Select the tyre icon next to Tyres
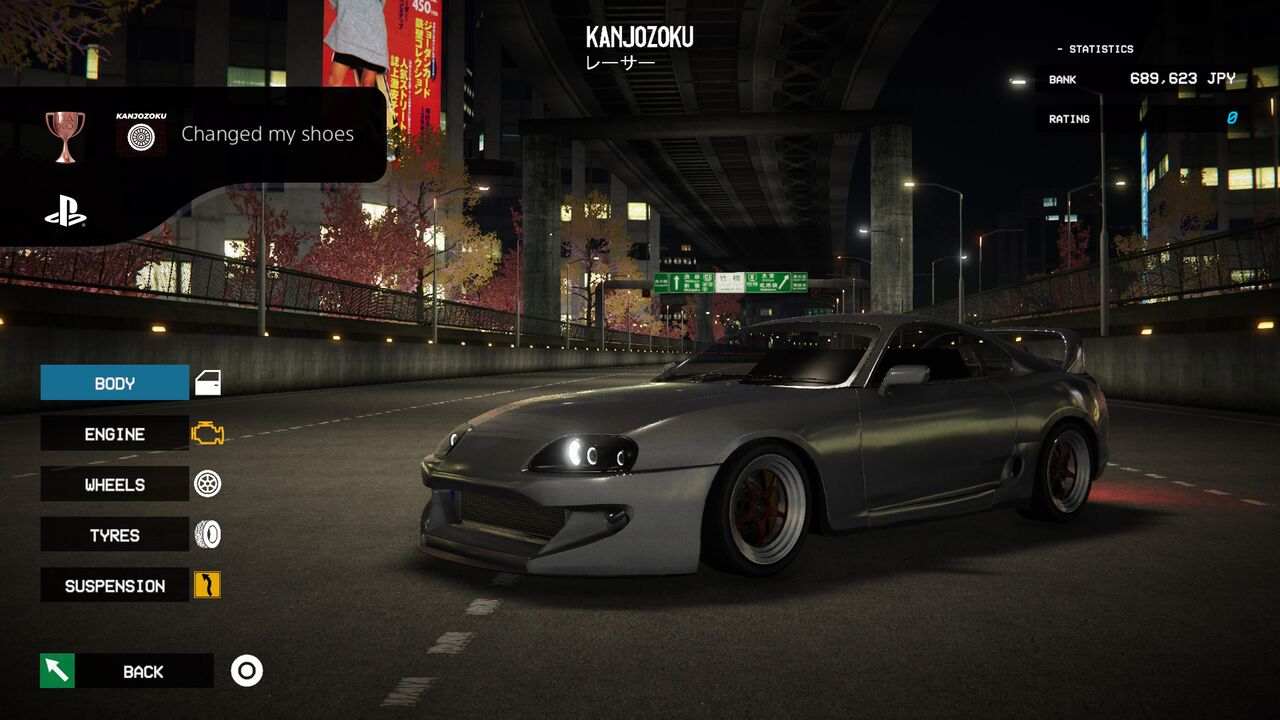 [207, 535]
